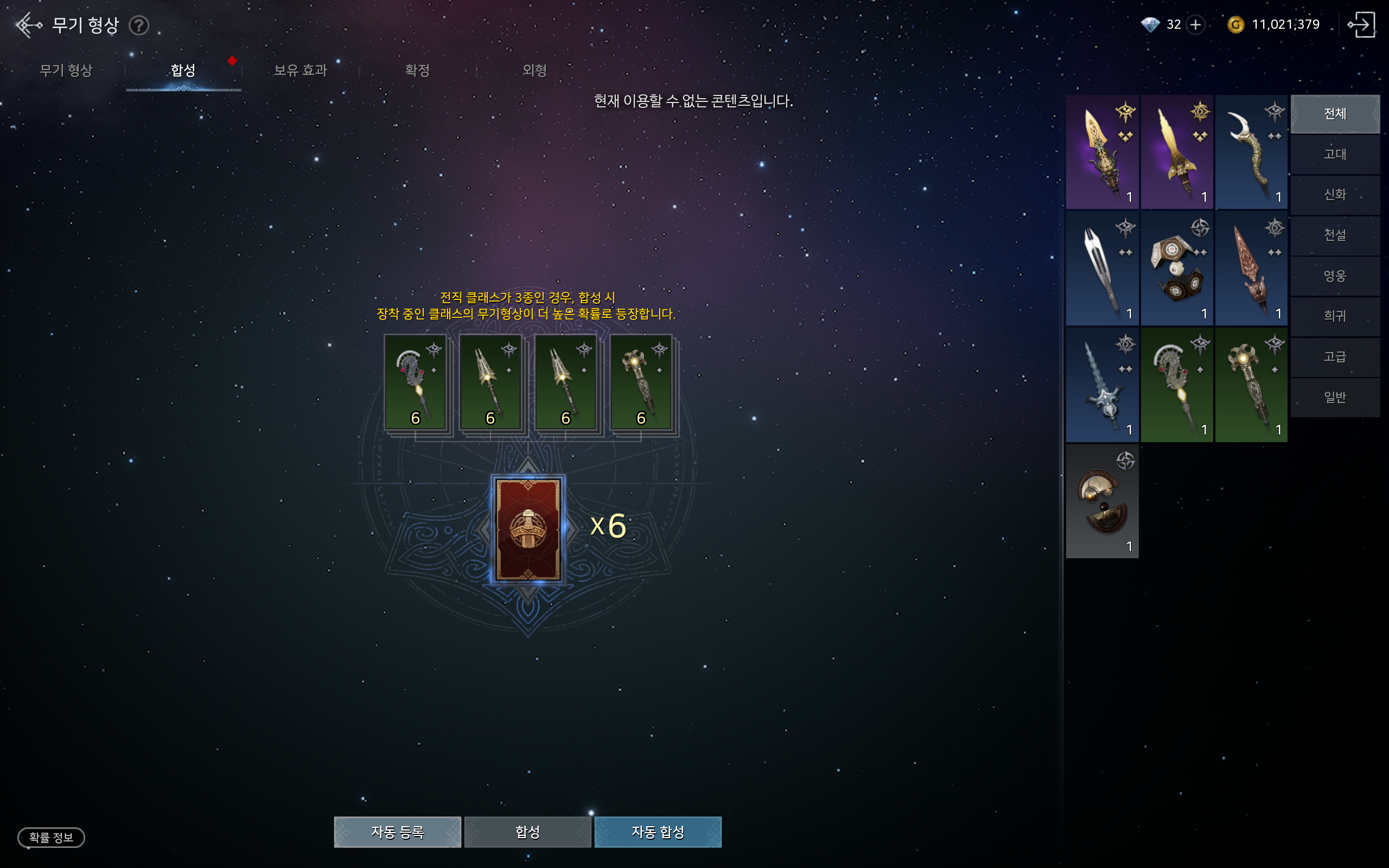Viewport: 1389px width, 868px height.
Task: Pick the white crescent blade weapon card
Action: coord(1251,151)
